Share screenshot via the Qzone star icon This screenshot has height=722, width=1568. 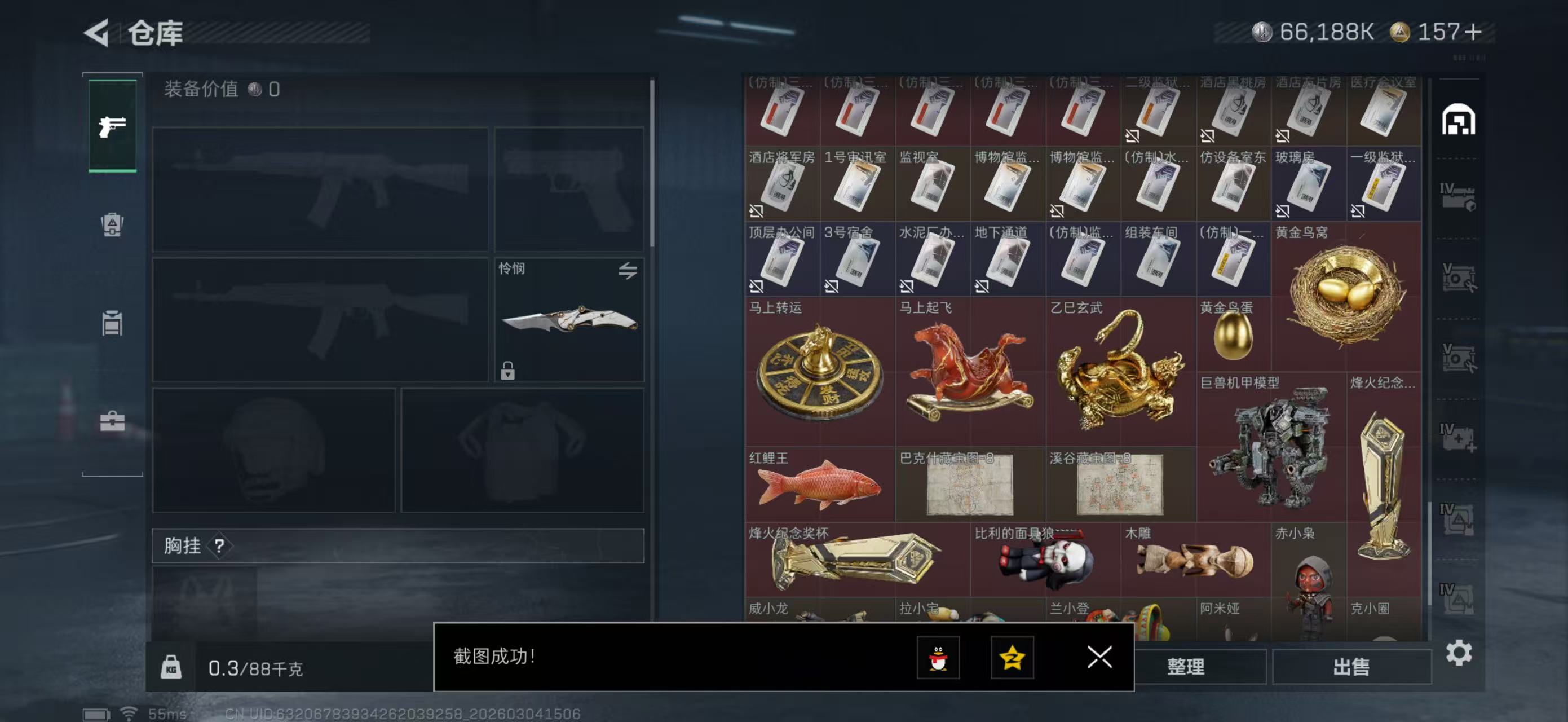pyautogui.click(x=1015, y=659)
